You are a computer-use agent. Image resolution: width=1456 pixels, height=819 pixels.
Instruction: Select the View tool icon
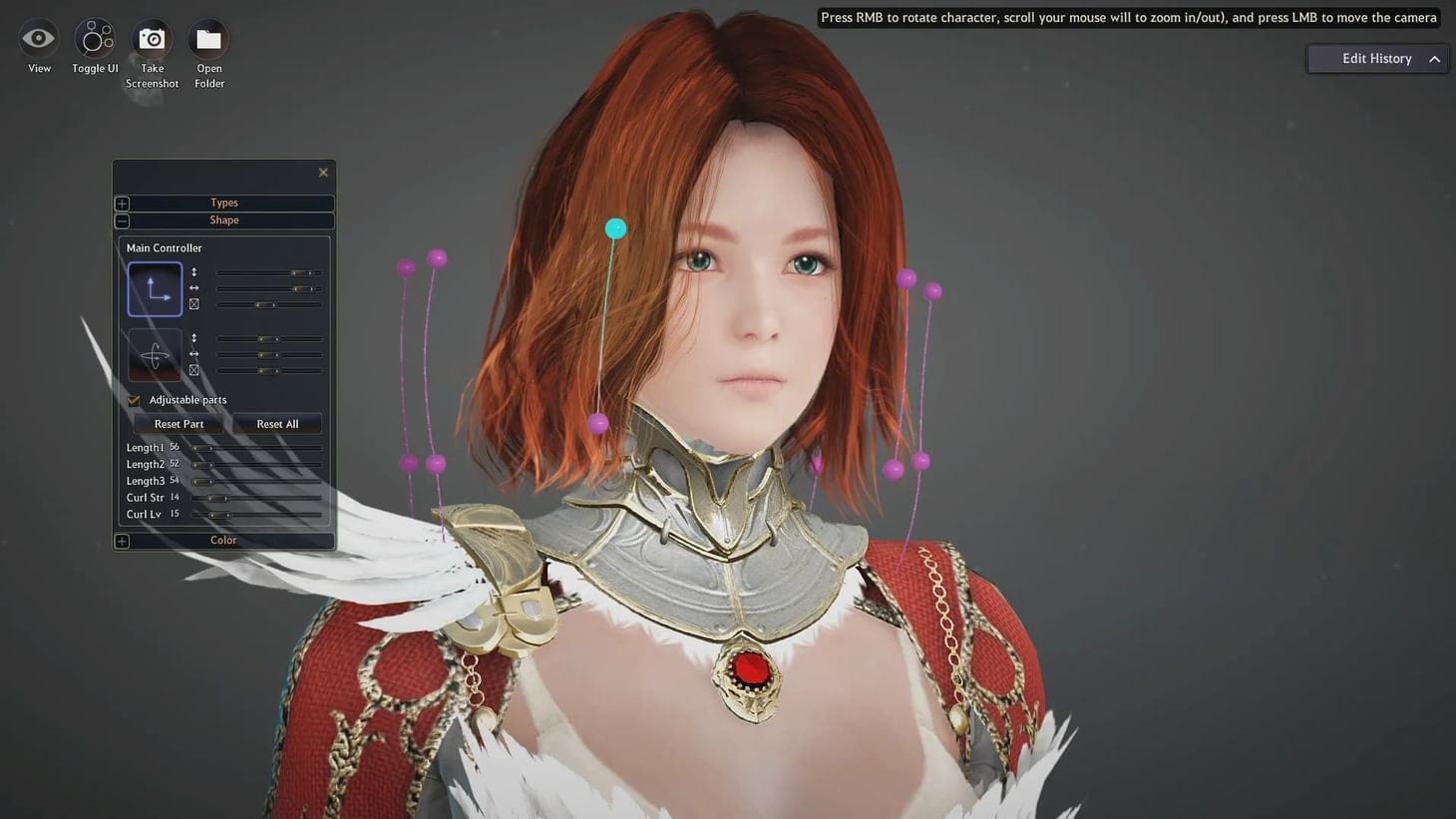tap(38, 37)
